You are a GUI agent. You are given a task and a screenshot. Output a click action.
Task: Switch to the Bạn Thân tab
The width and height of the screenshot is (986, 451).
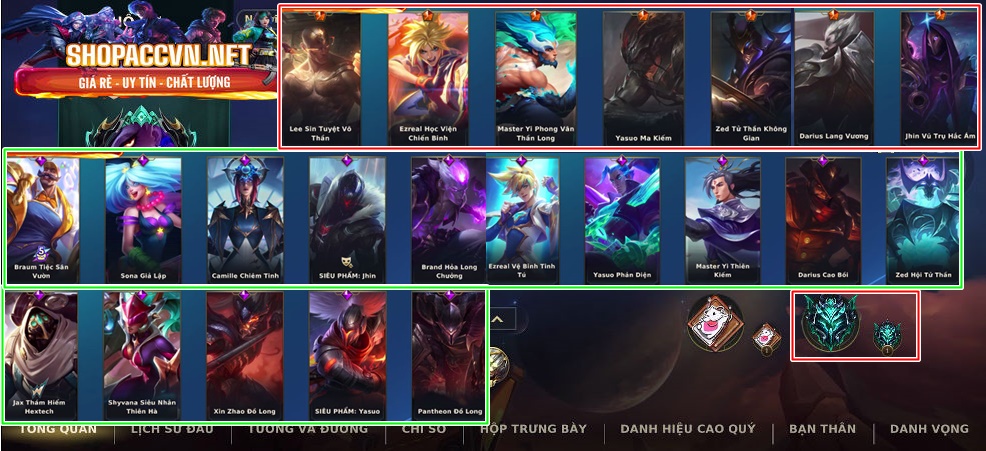(x=822, y=430)
